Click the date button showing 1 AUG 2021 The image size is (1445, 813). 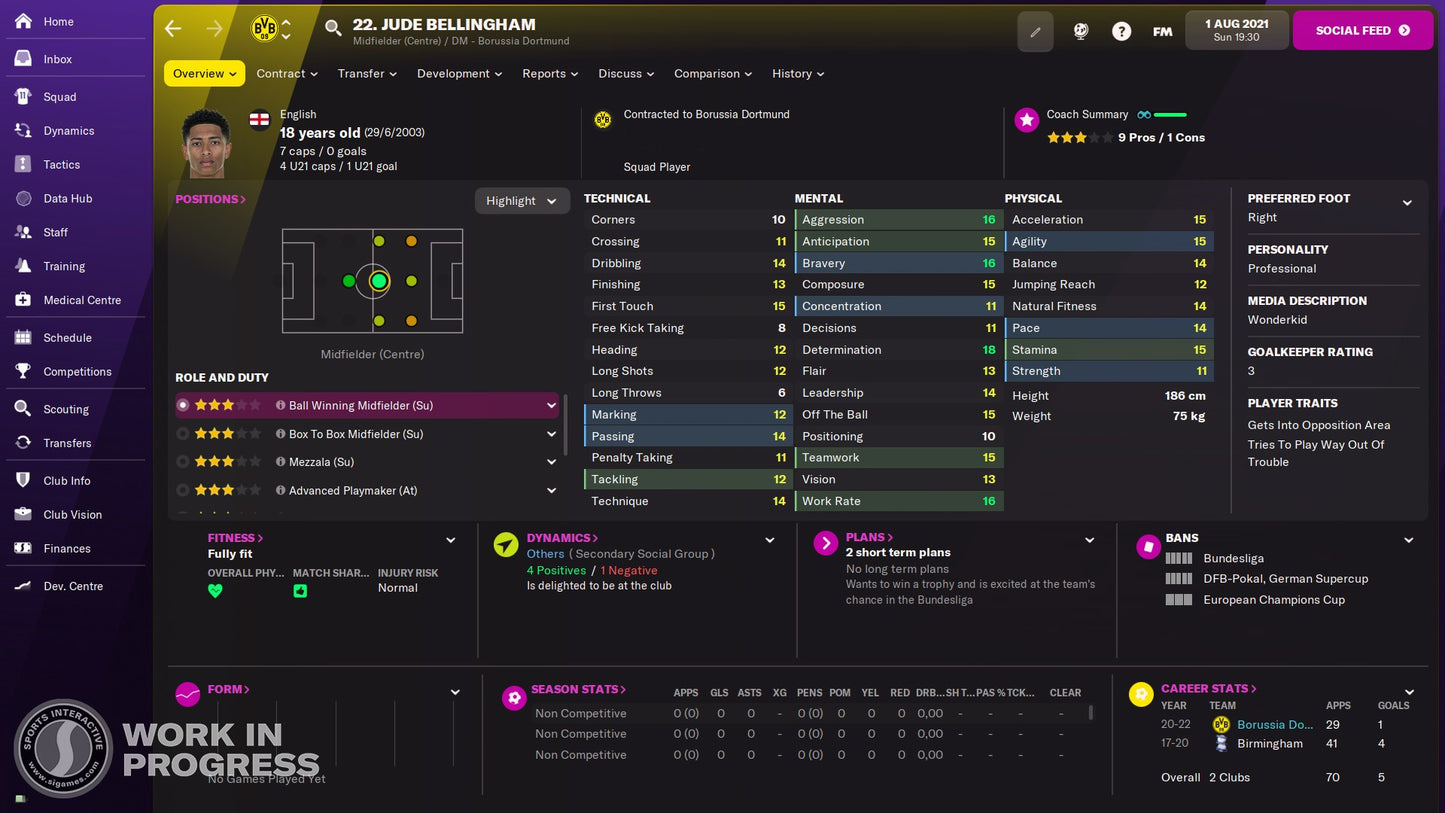pyautogui.click(x=1235, y=30)
